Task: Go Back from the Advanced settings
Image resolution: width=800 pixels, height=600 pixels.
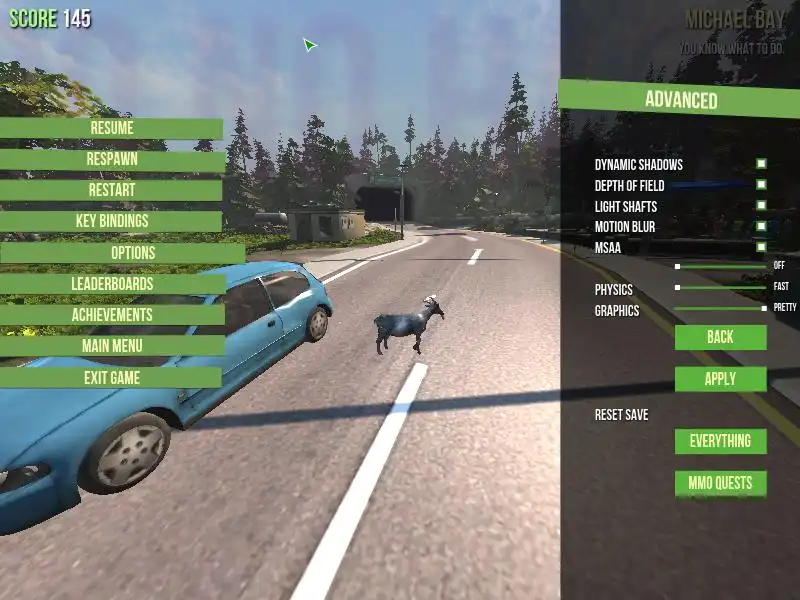Action: [x=720, y=337]
